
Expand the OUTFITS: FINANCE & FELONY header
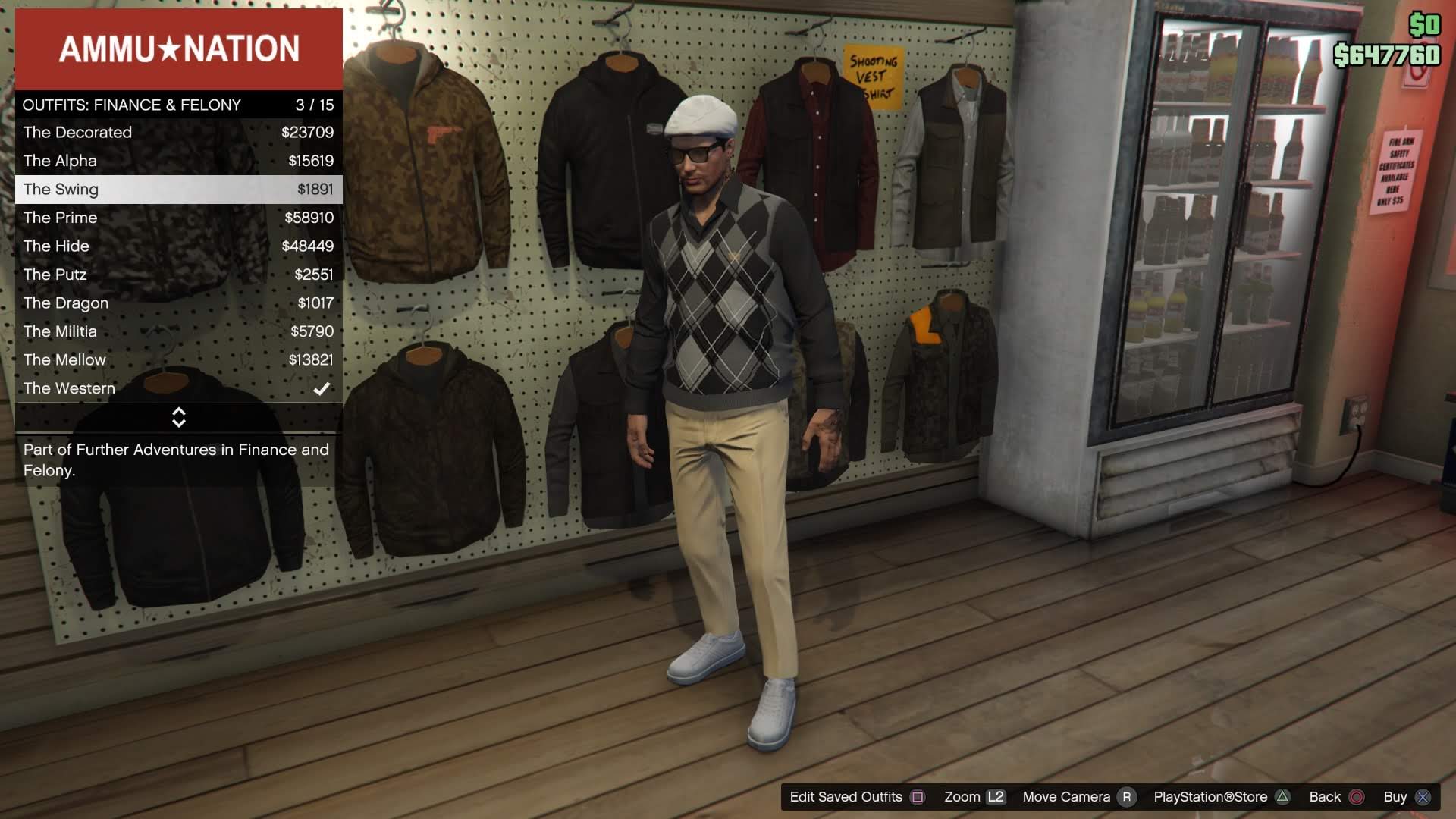coord(131,105)
